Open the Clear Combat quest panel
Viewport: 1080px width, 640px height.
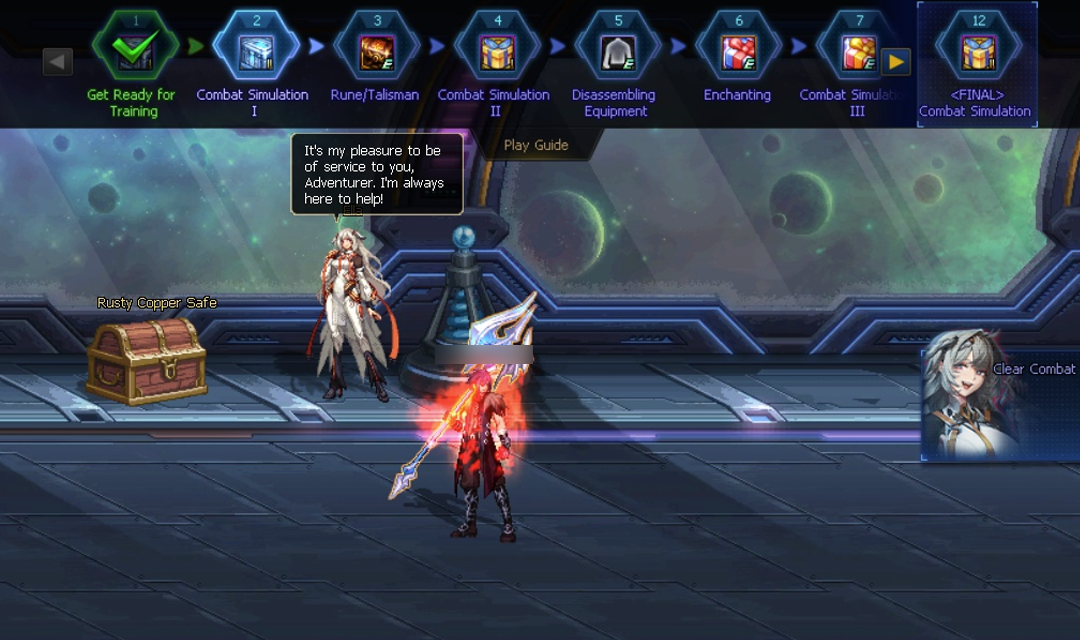coord(1000,405)
